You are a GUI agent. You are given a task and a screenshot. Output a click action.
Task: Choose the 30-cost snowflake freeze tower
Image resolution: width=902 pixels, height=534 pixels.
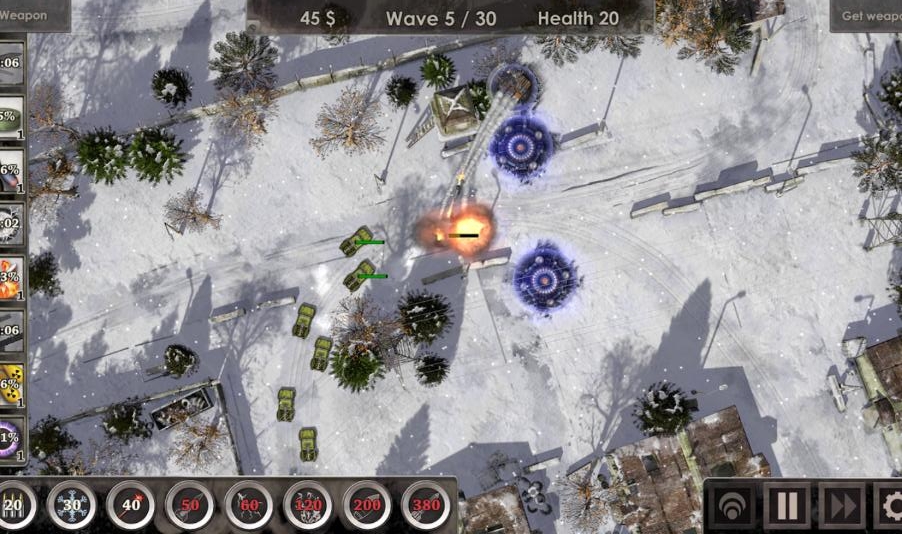point(71,506)
